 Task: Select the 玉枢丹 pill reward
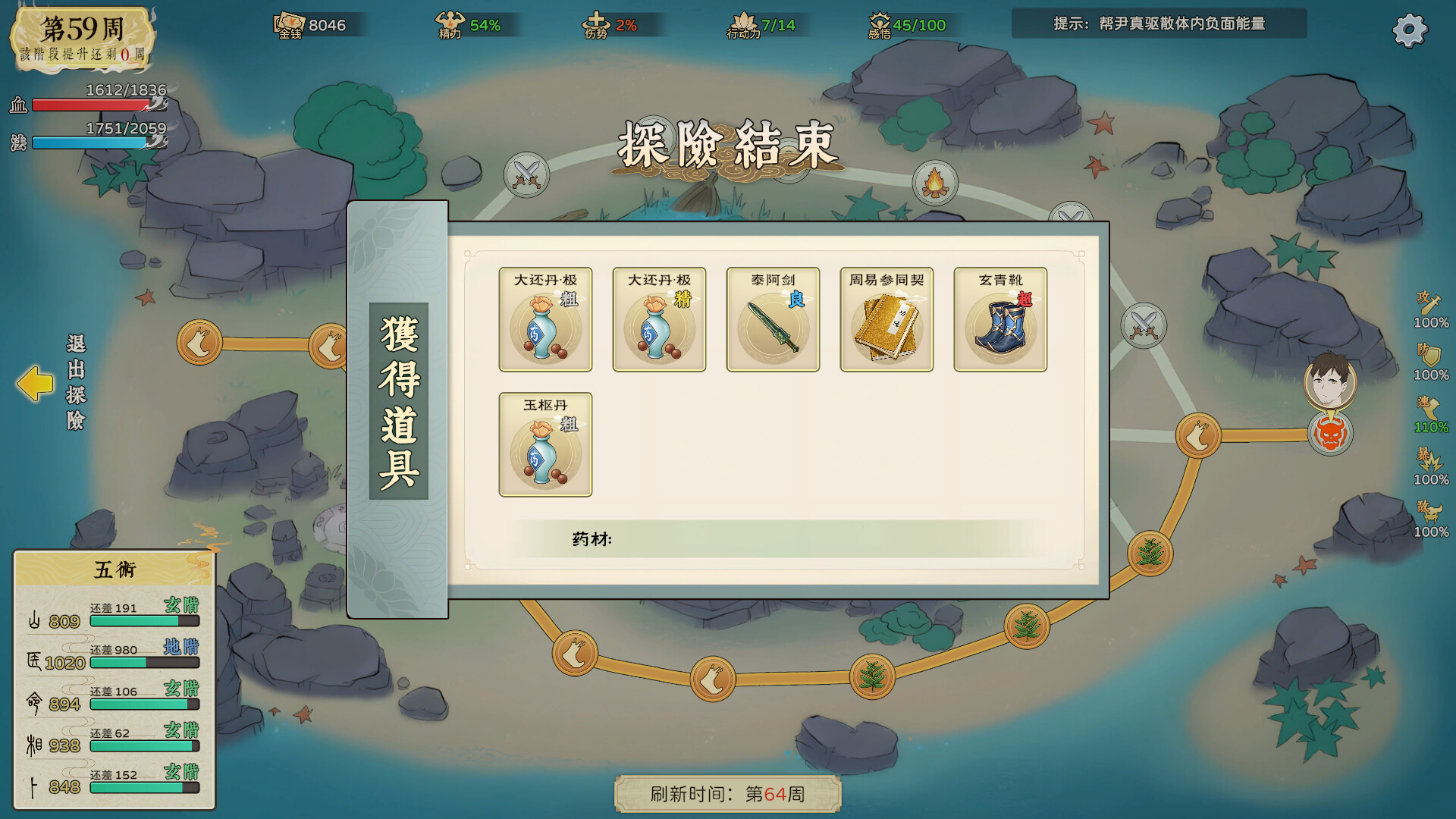544,445
